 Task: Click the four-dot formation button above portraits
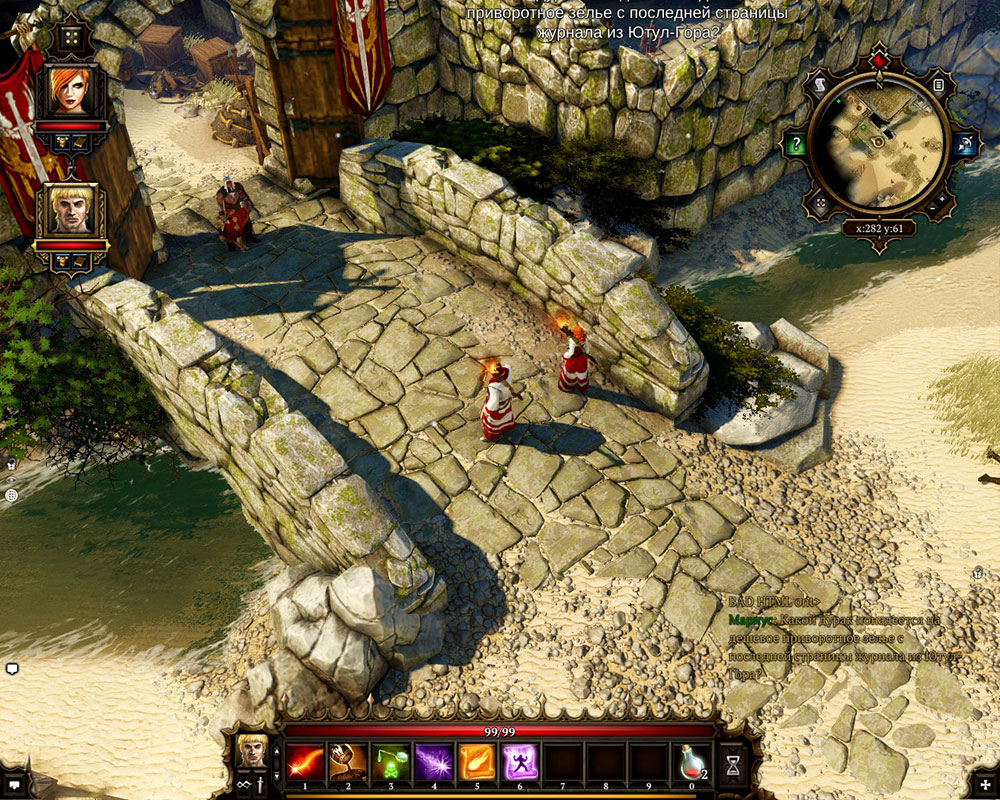point(71,39)
